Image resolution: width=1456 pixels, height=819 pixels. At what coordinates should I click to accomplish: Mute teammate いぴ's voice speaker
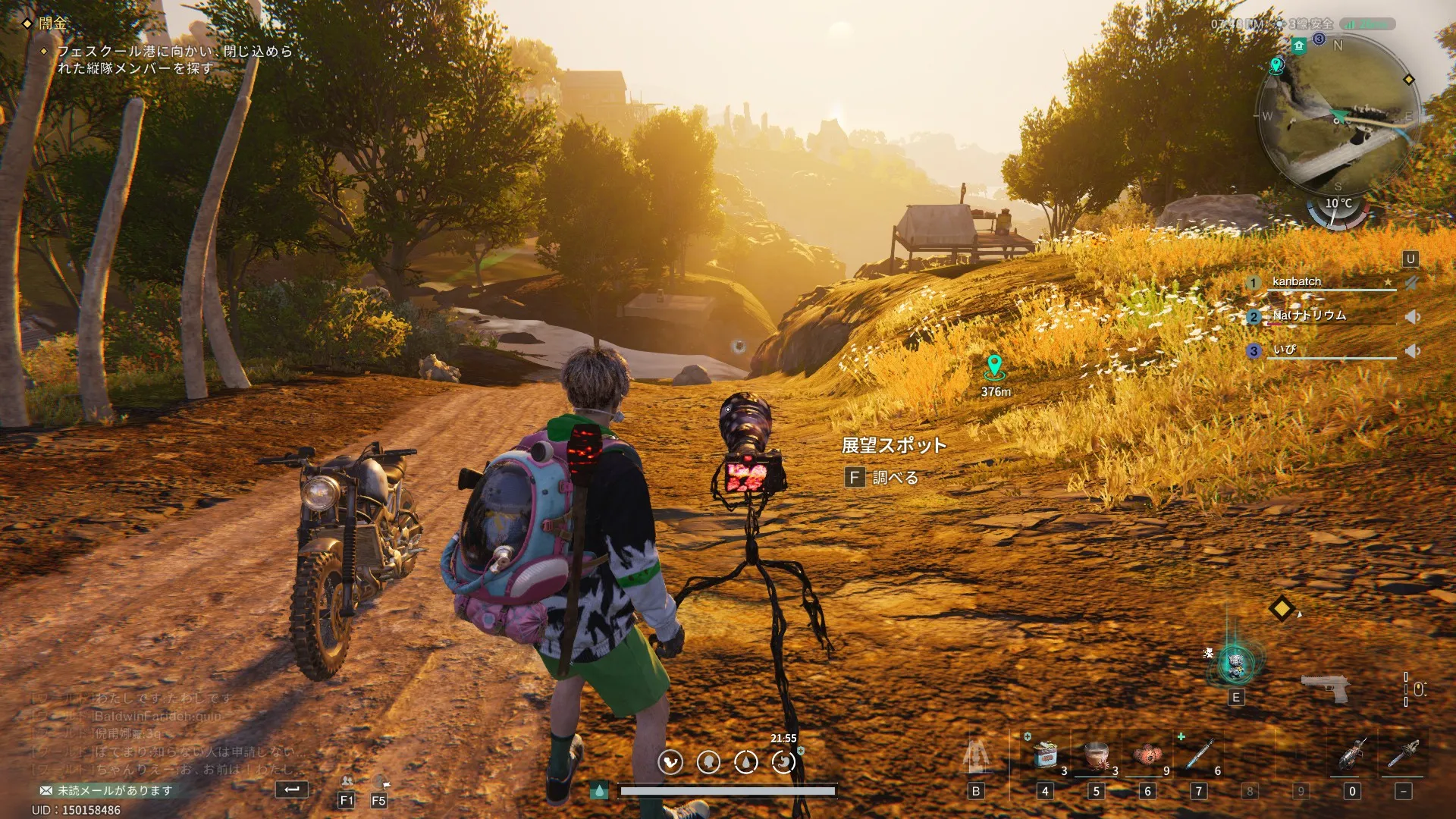[x=1412, y=351]
